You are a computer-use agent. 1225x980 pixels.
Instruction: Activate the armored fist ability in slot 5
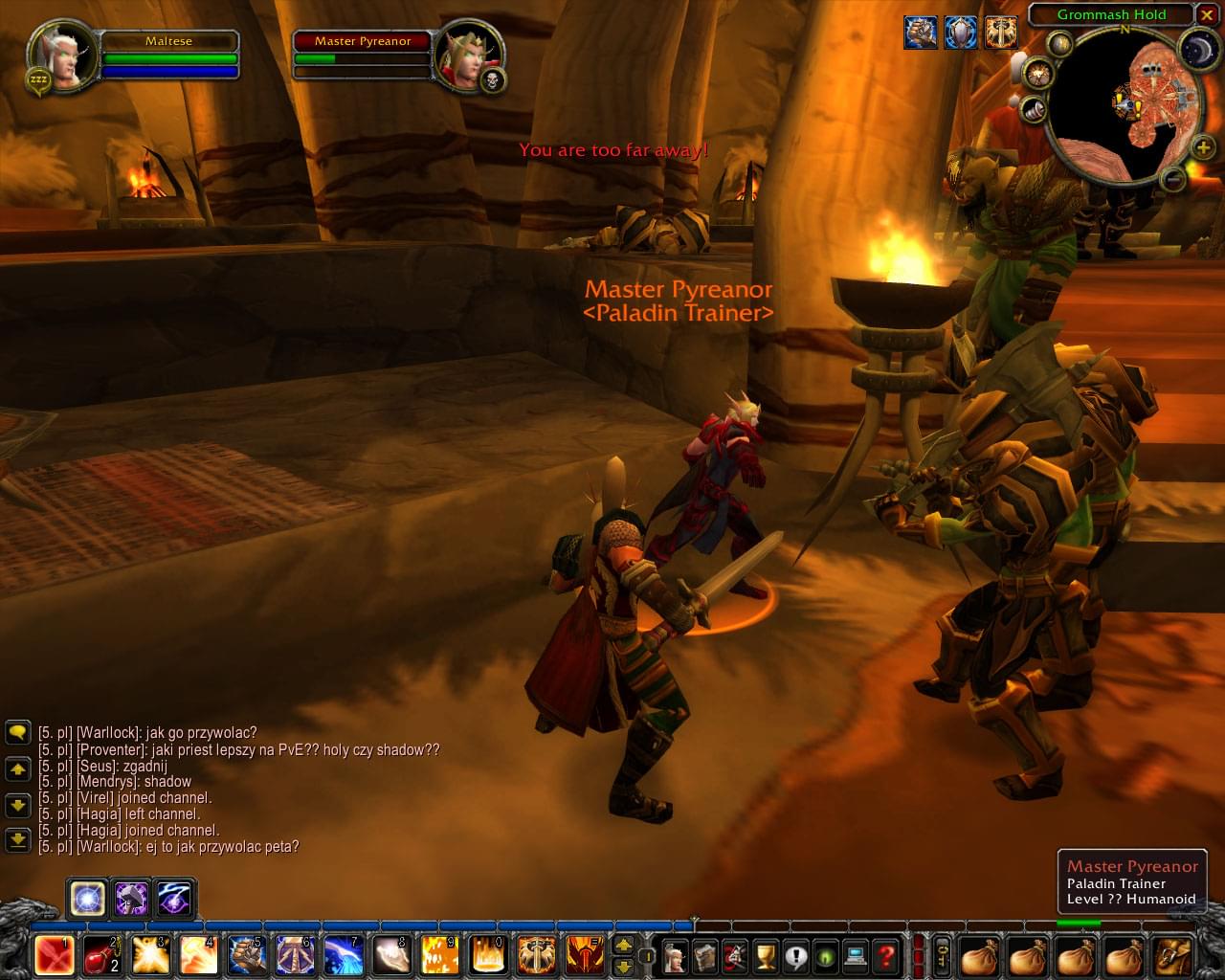click(x=246, y=955)
